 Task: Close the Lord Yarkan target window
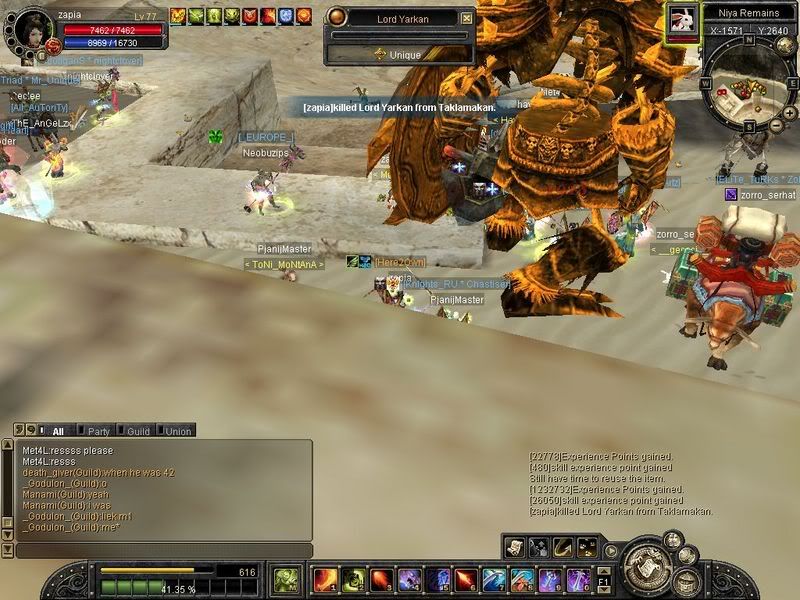pyautogui.click(x=467, y=18)
